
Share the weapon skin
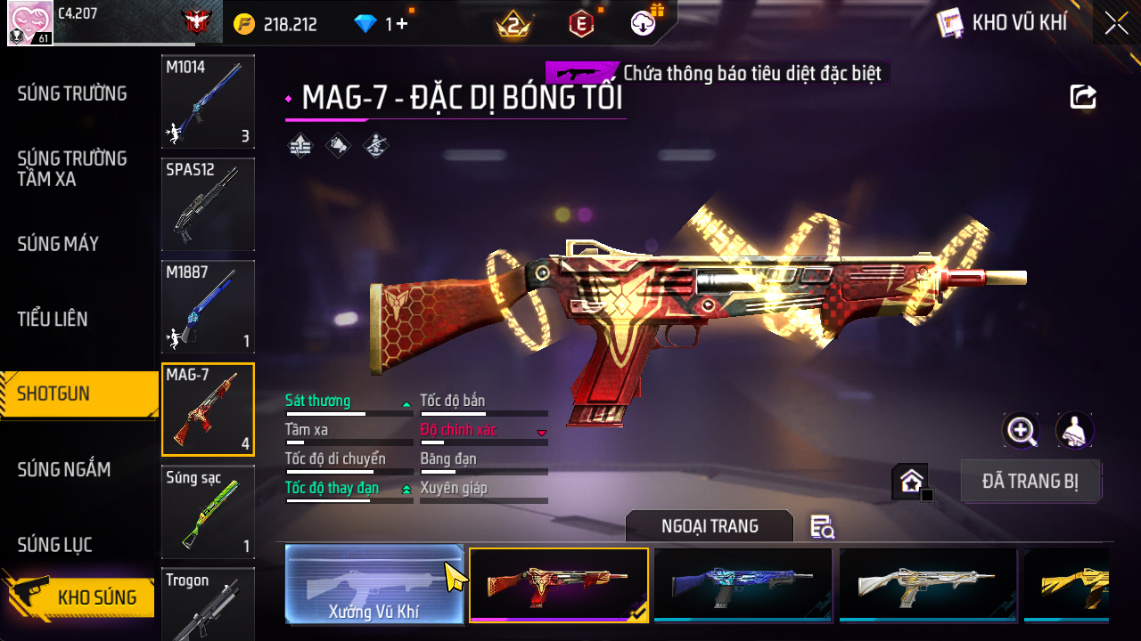(1083, 97)
